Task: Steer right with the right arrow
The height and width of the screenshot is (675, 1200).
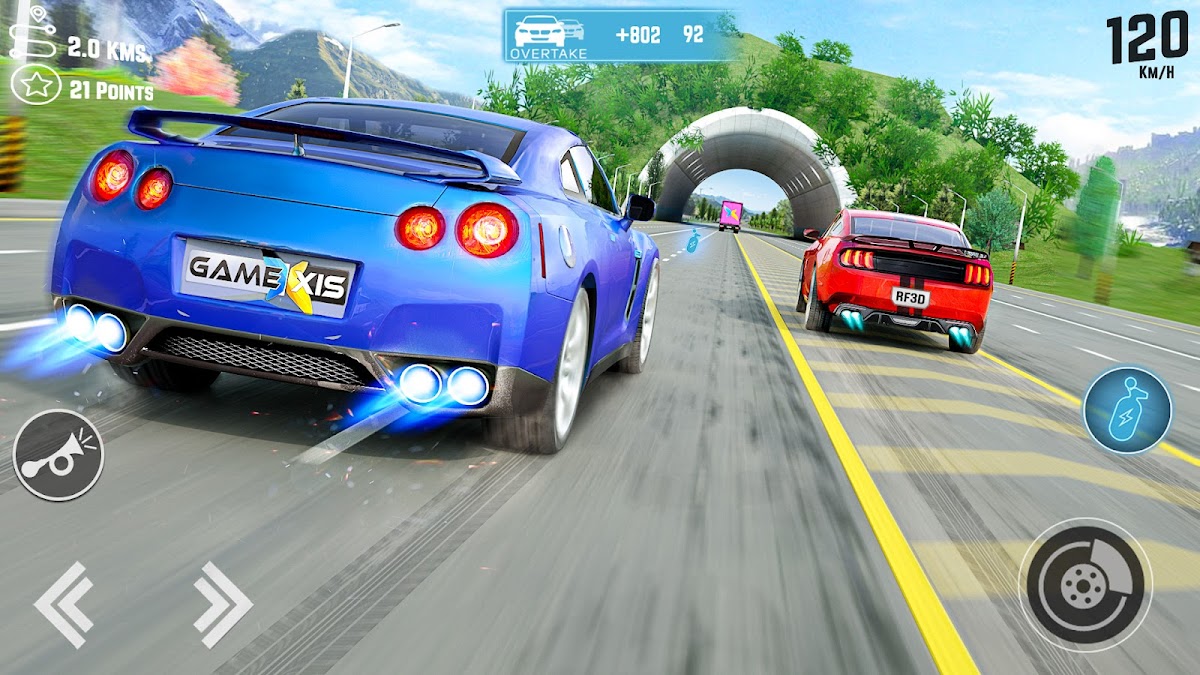Action: tap(222, 603)
